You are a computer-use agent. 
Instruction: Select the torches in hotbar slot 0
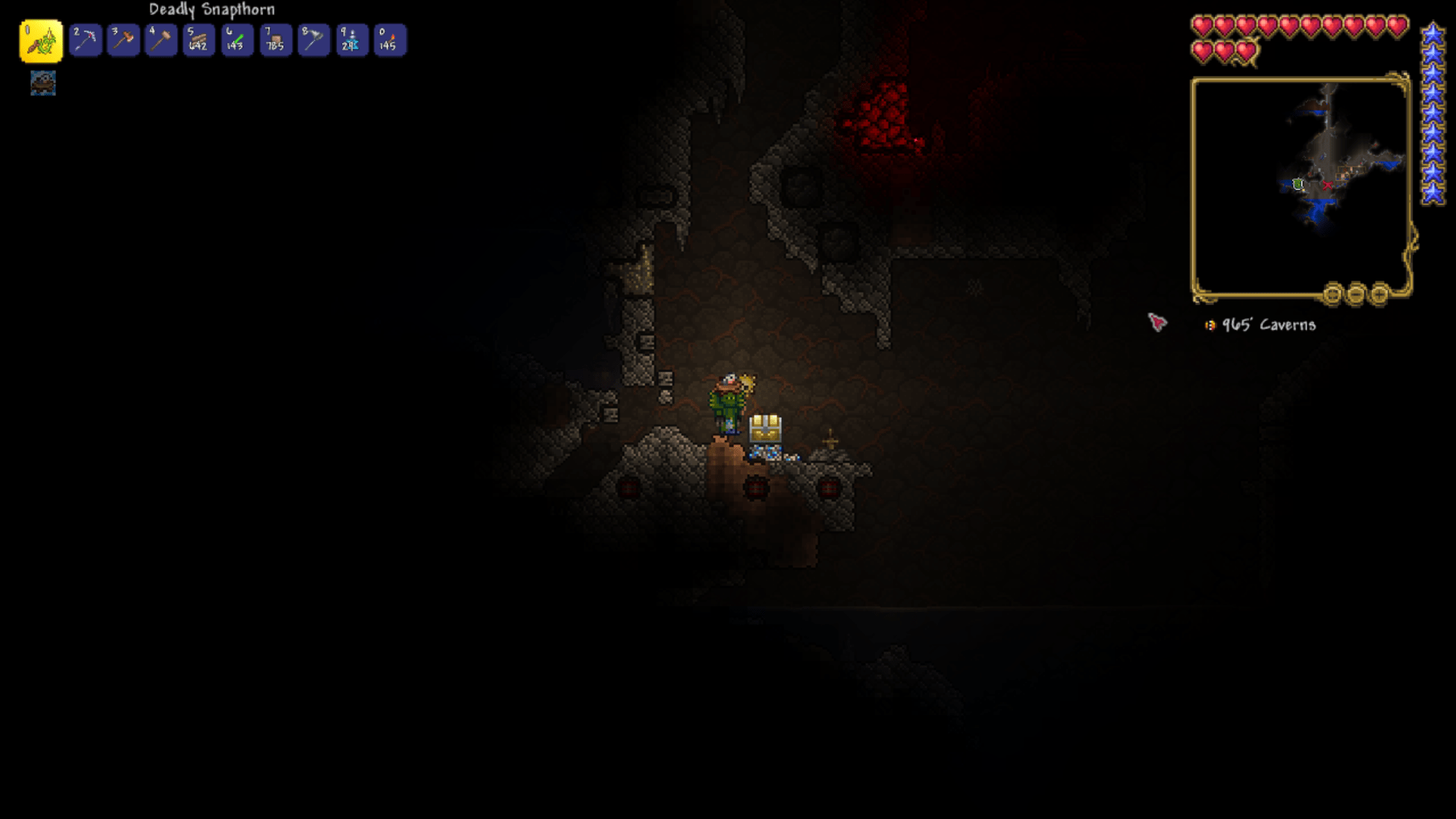pos(388,40)
